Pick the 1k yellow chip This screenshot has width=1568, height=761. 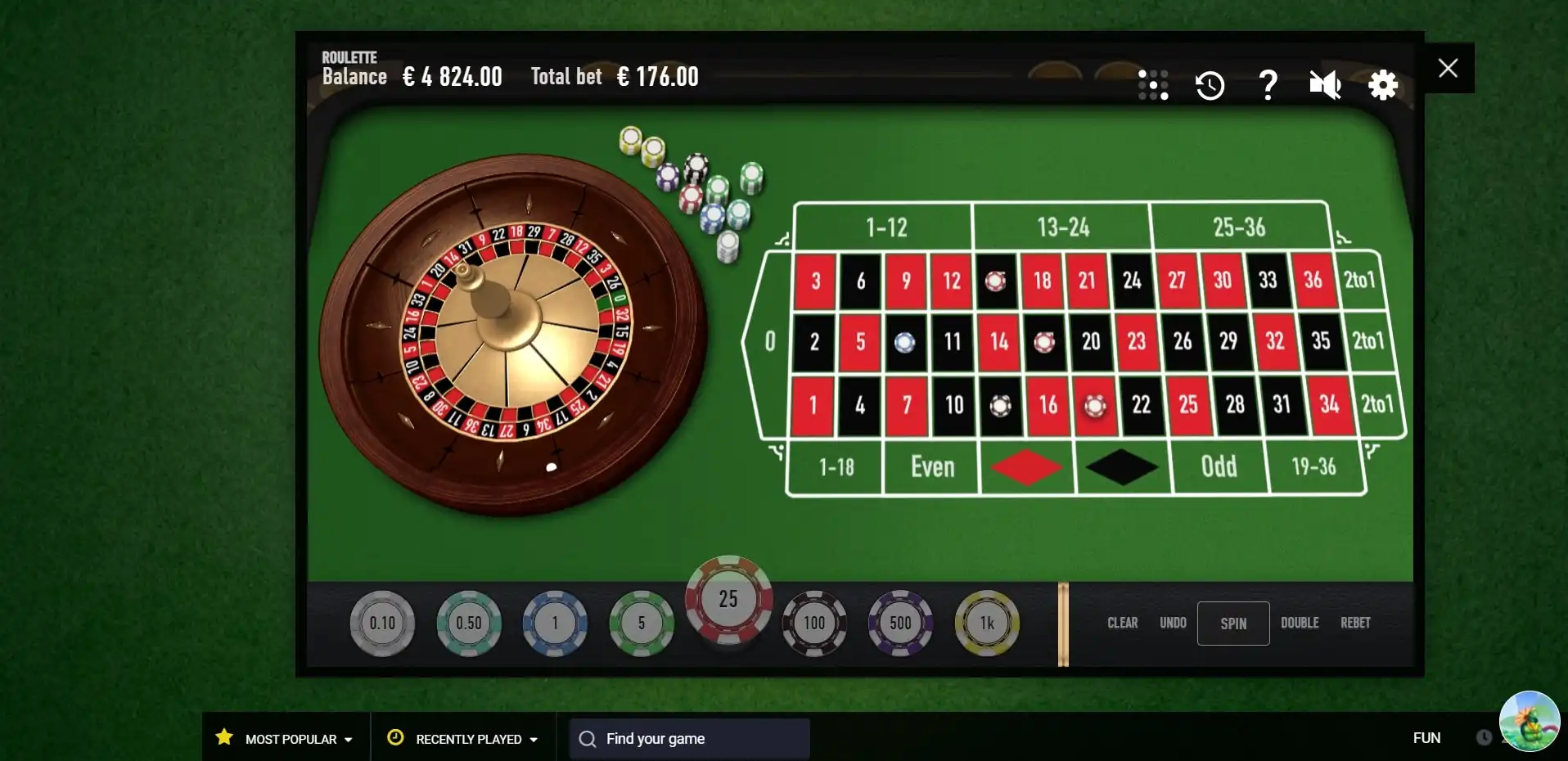pos(986,624)
